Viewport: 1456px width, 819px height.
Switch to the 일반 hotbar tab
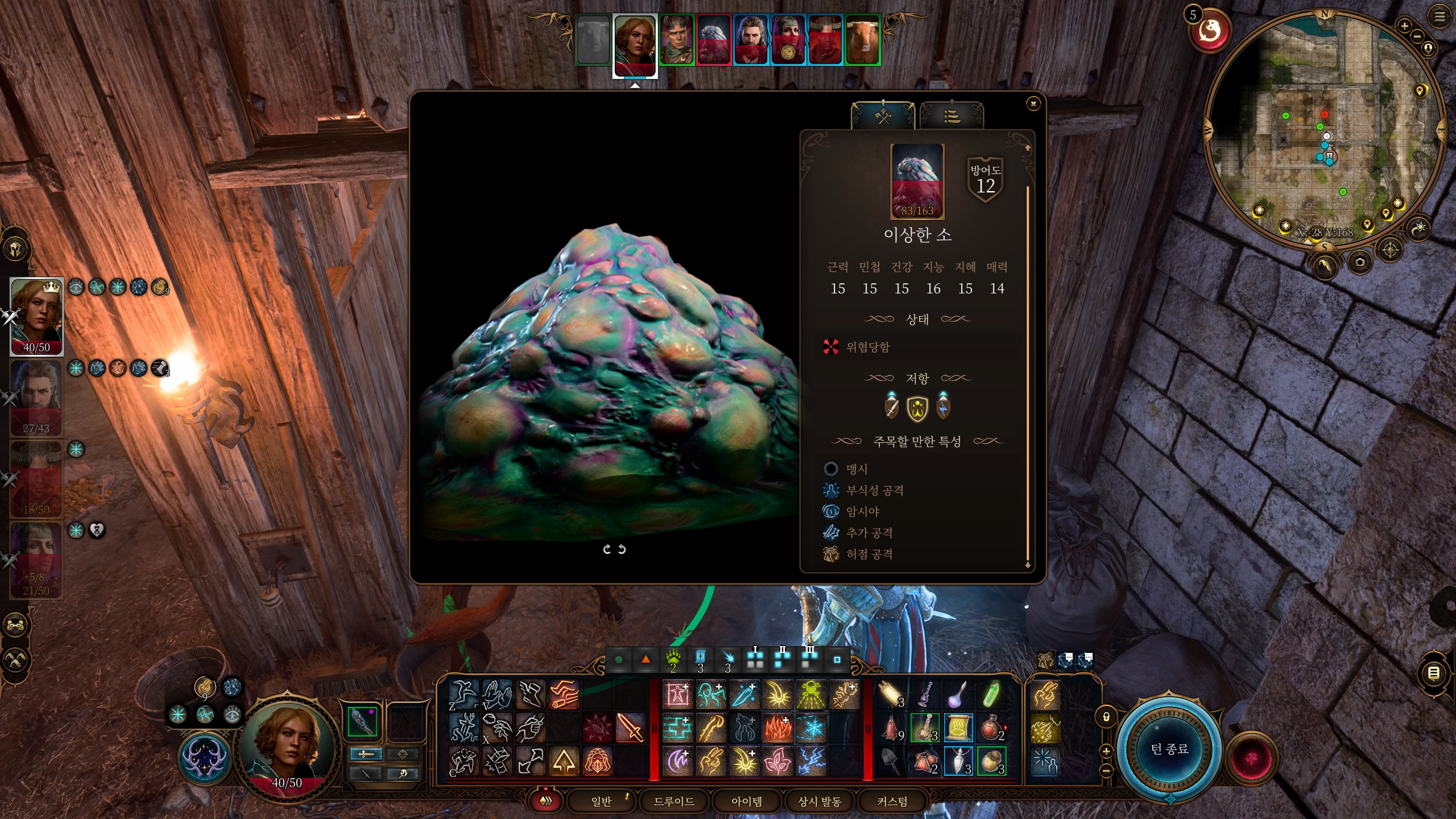pyautogui.click(x=601, y=801)
